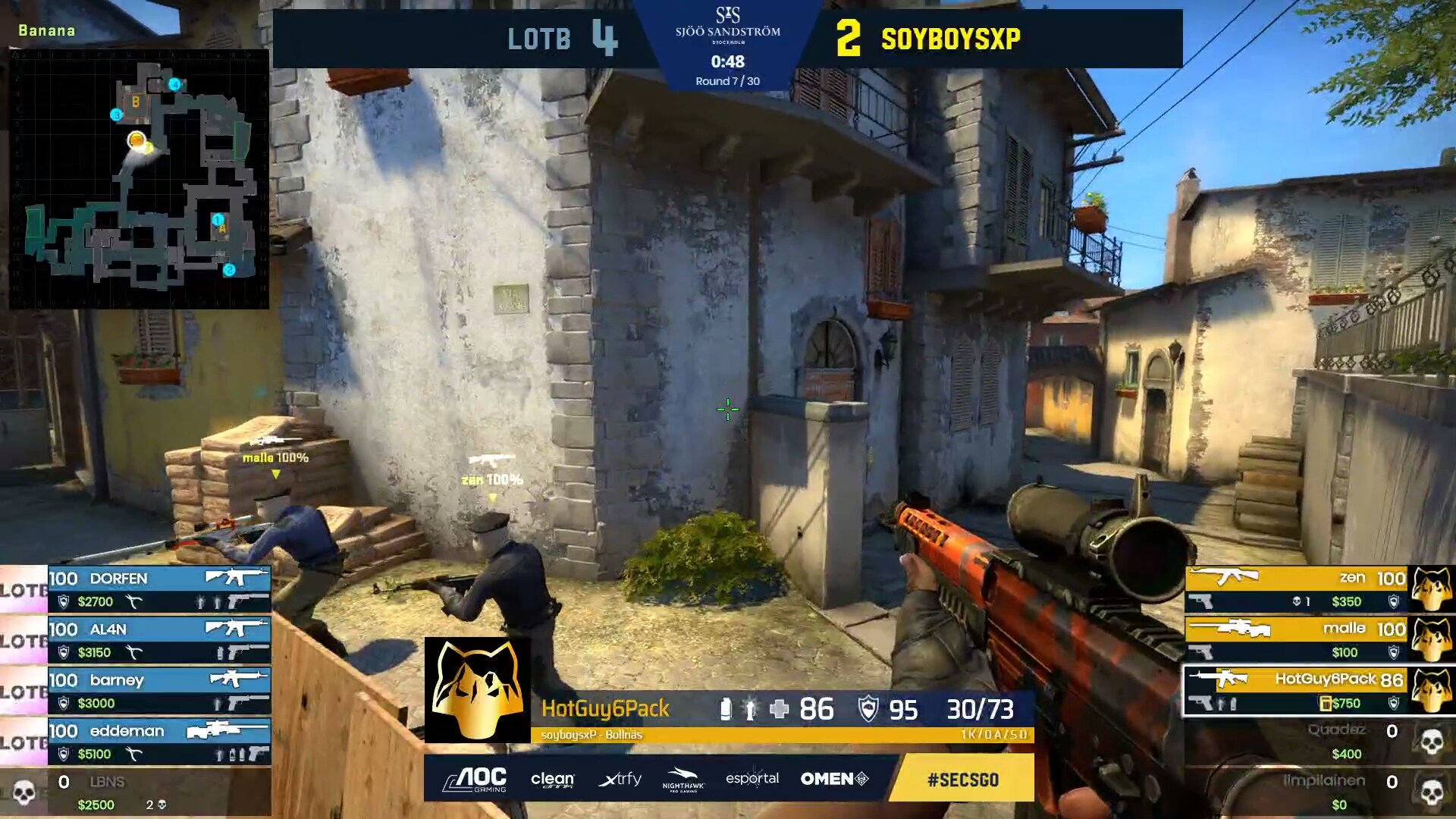The height and width of the screenshot is (819, 1456).
Task: Click the Xtrfy sponsor logo
Action: click(620, 779)
